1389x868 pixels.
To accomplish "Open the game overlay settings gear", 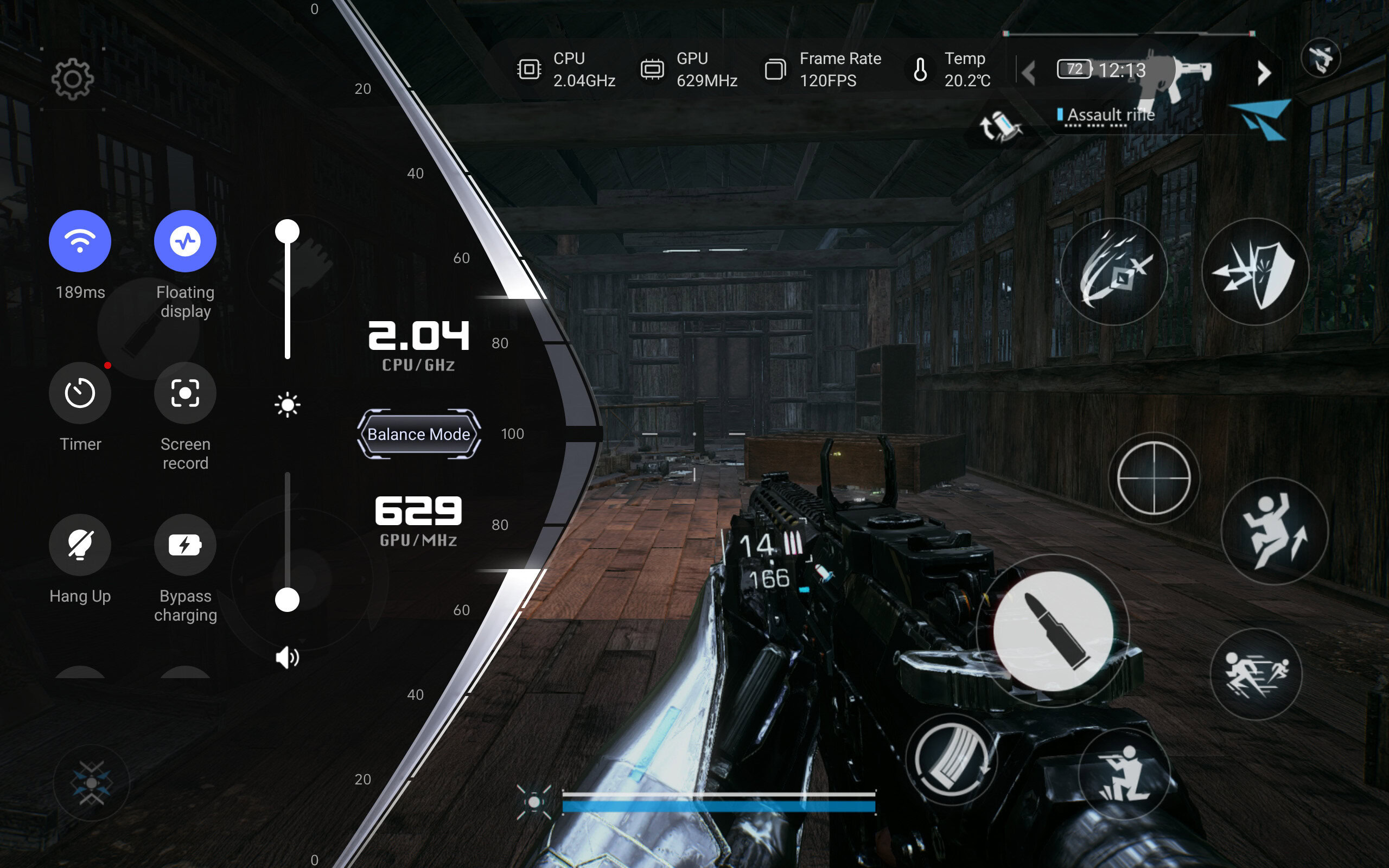I will point(72,79).
